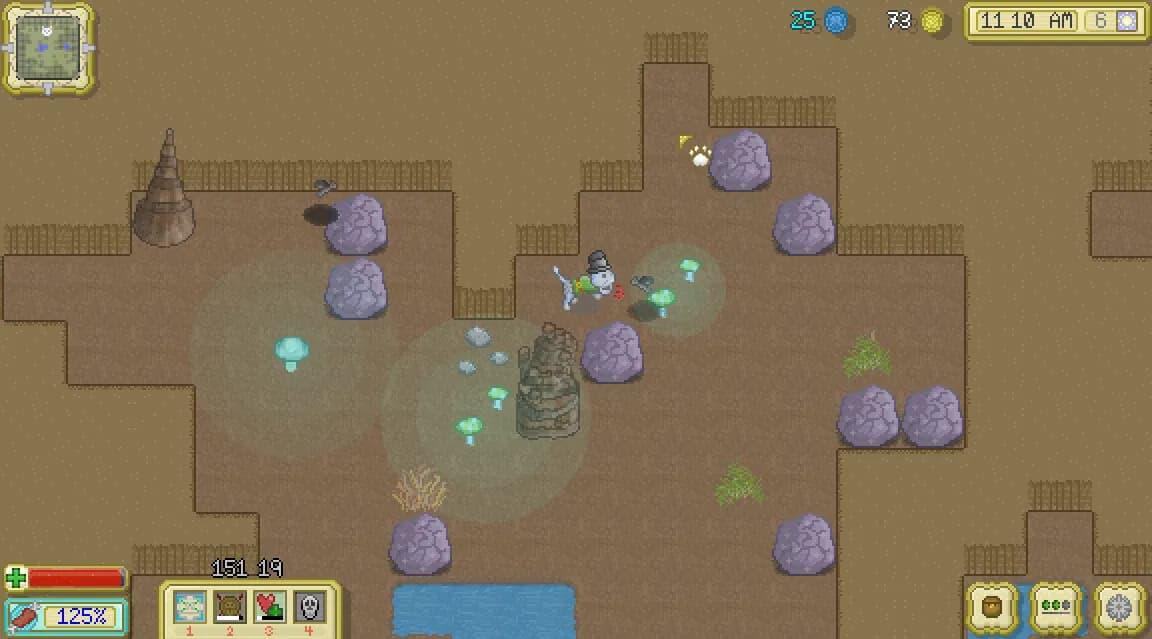Activate the horned beast ability in slot 2
1152x639 pixels.
[x=230, y=607]
